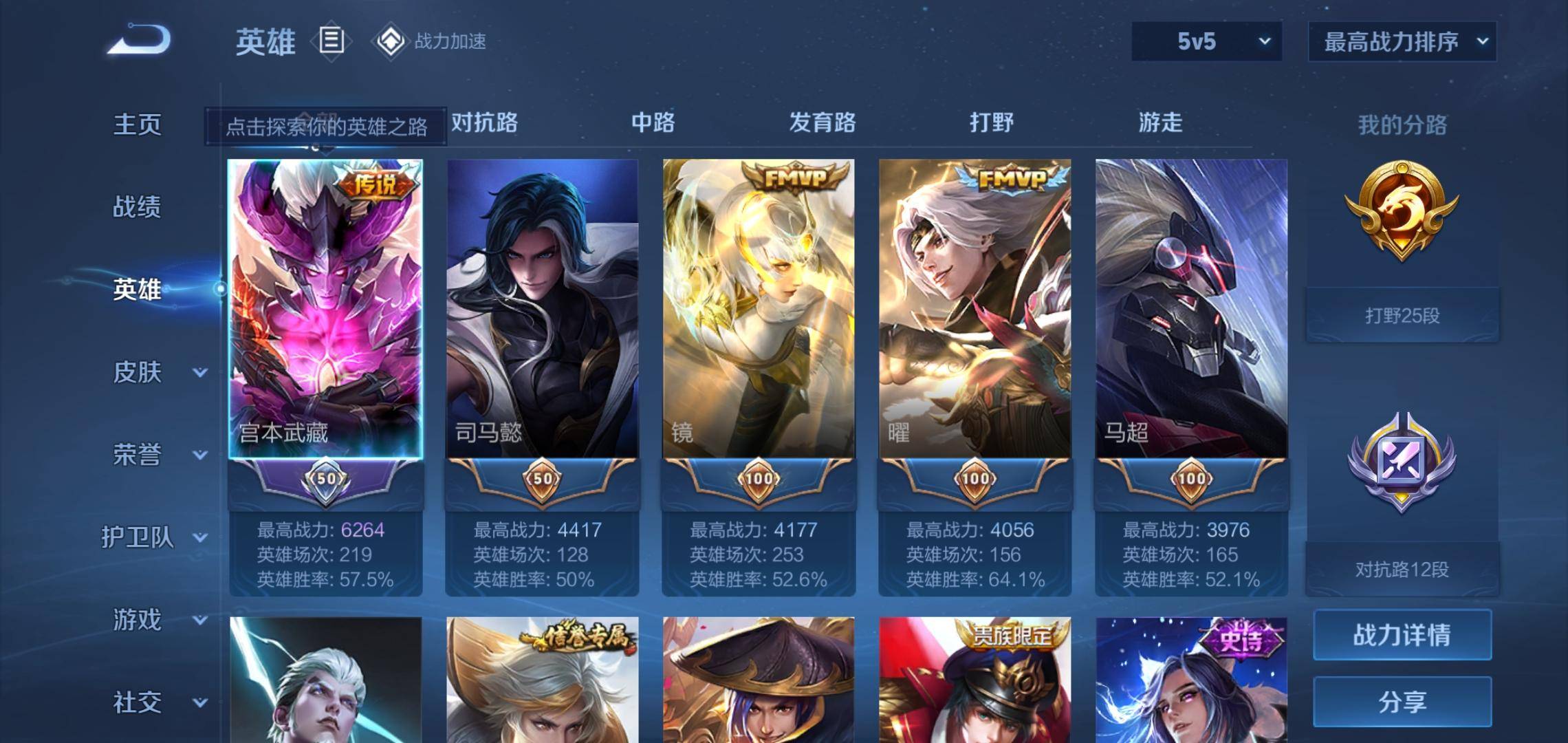Open the 司马懿 hero card

[542, 310]
